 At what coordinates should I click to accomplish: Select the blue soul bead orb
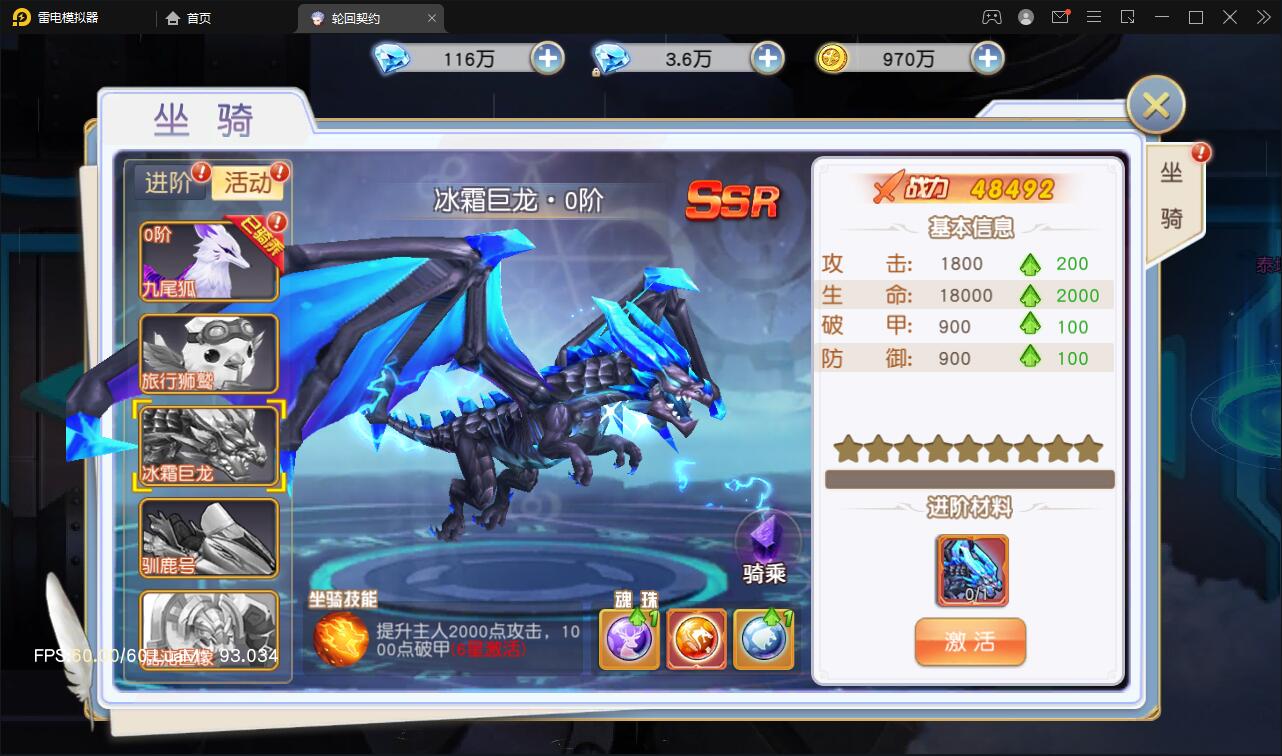763,638
